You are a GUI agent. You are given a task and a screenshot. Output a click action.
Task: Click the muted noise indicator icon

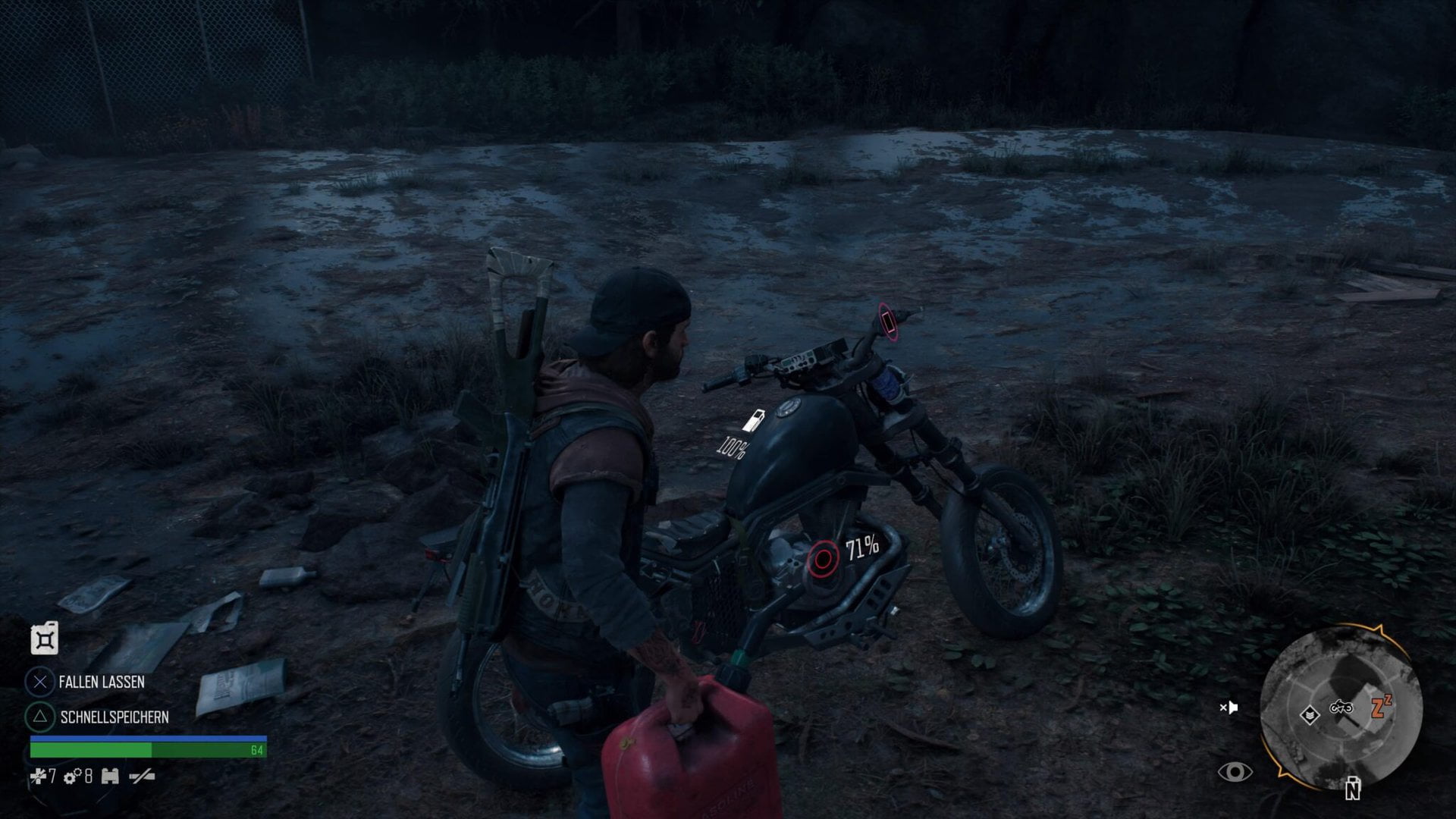coord(1228,708)
